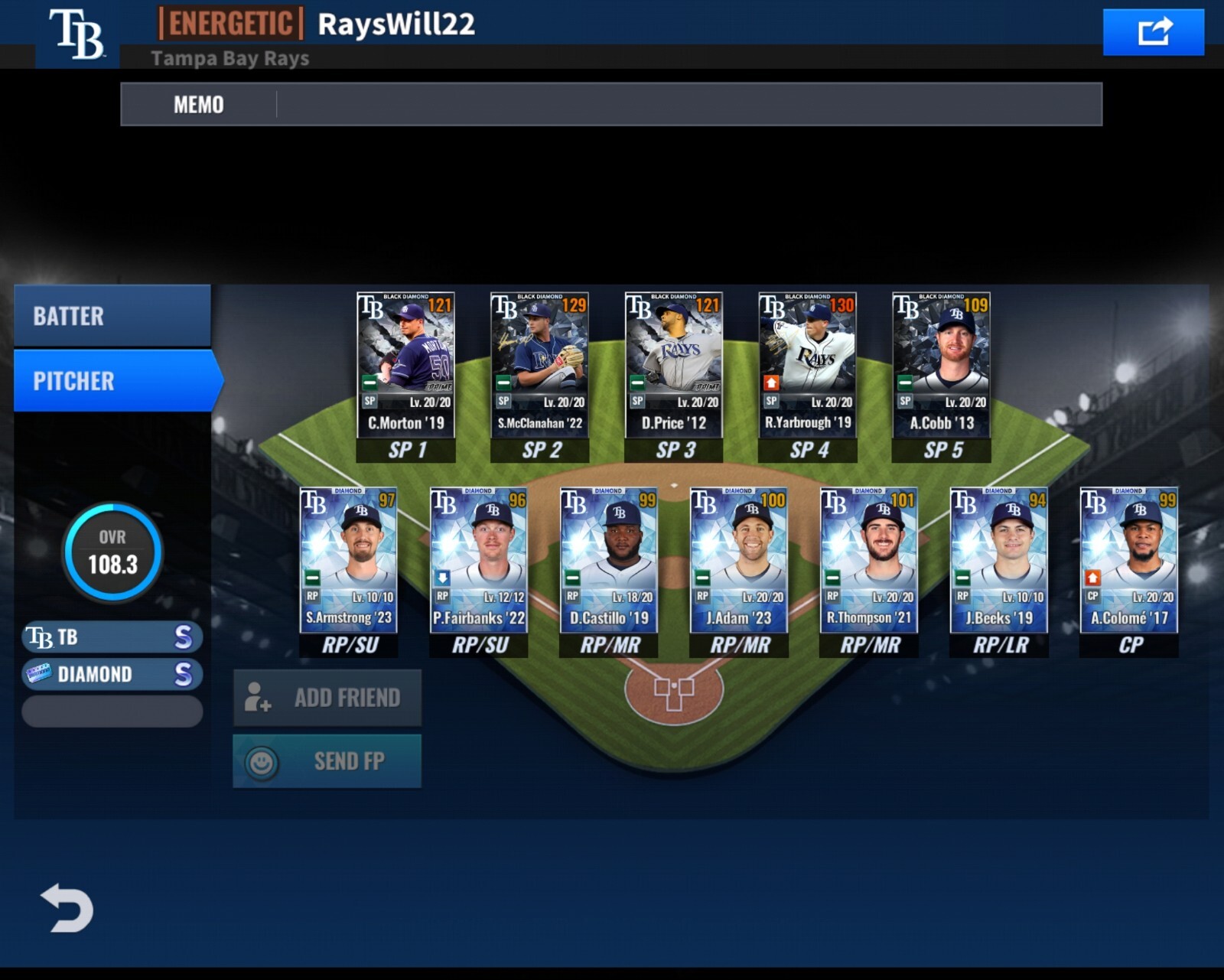Select the Pitcher tab
The image size is (1224, 980).
pyautogui.click(x=115, y=381)
